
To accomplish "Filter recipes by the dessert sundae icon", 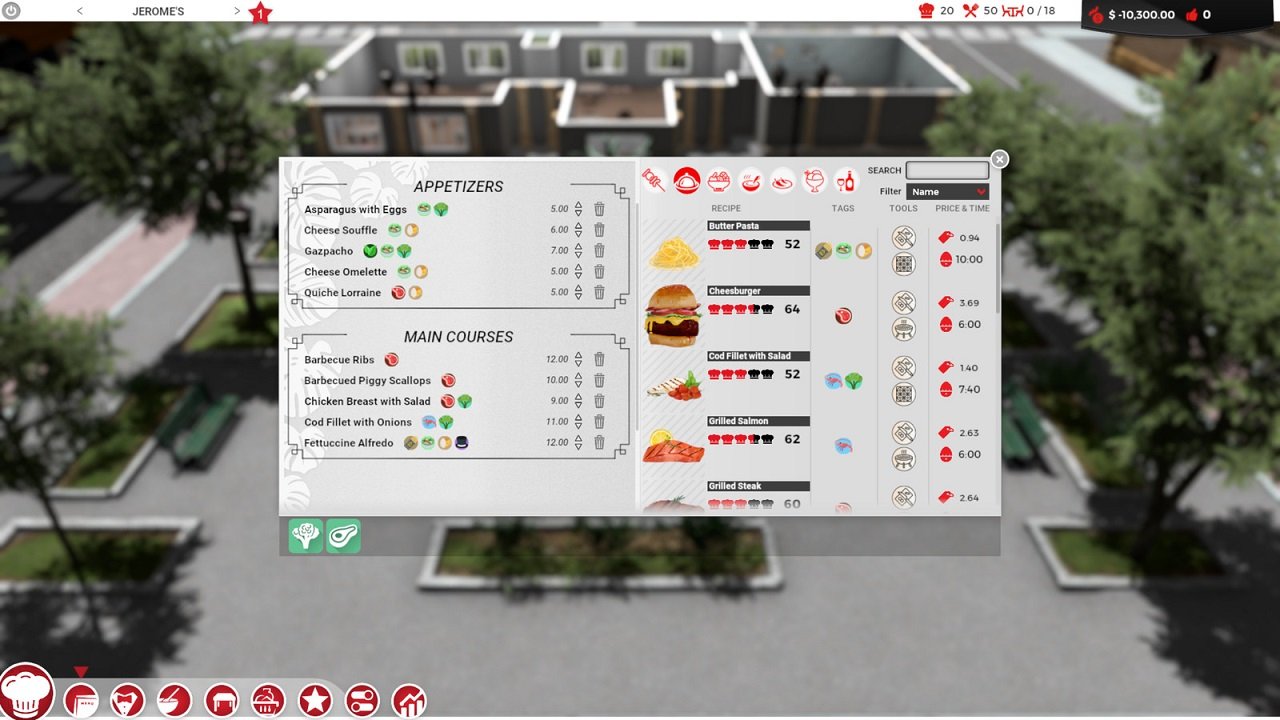I will [813, 181].
